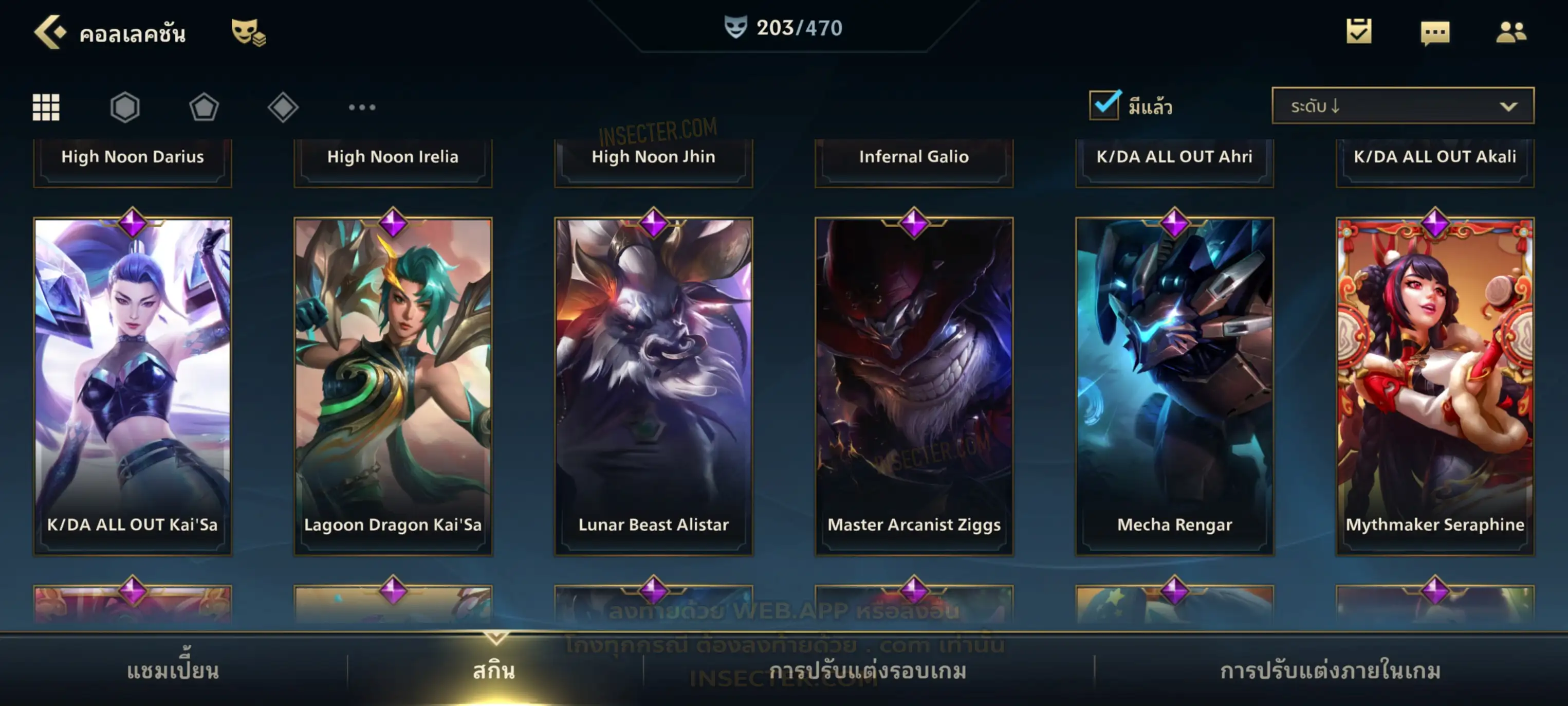Filter skins by pentagon rarity
Viewport: 1568px width, 706px height.
[x=204, y=108]
